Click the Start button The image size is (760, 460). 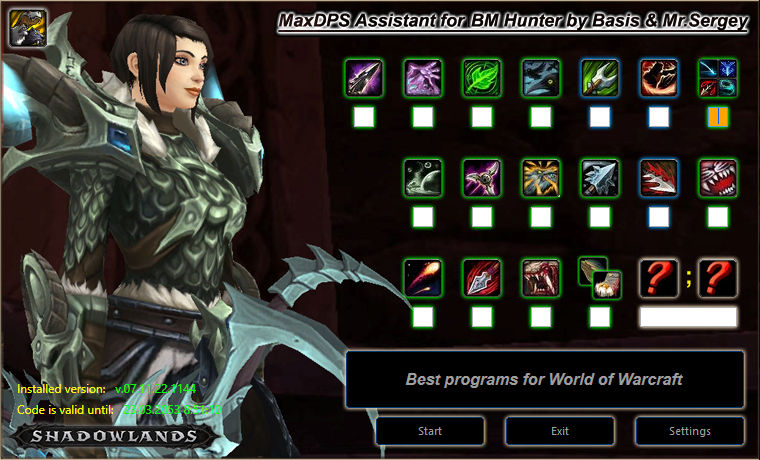430,431
